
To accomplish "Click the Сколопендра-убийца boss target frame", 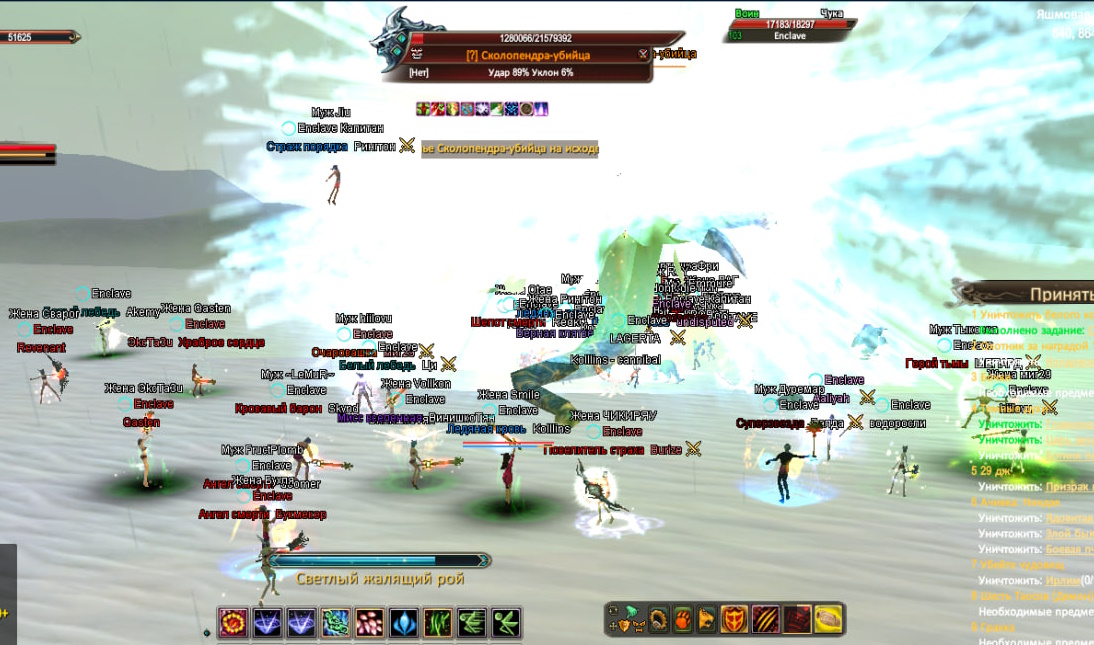I will pos(528,56).
